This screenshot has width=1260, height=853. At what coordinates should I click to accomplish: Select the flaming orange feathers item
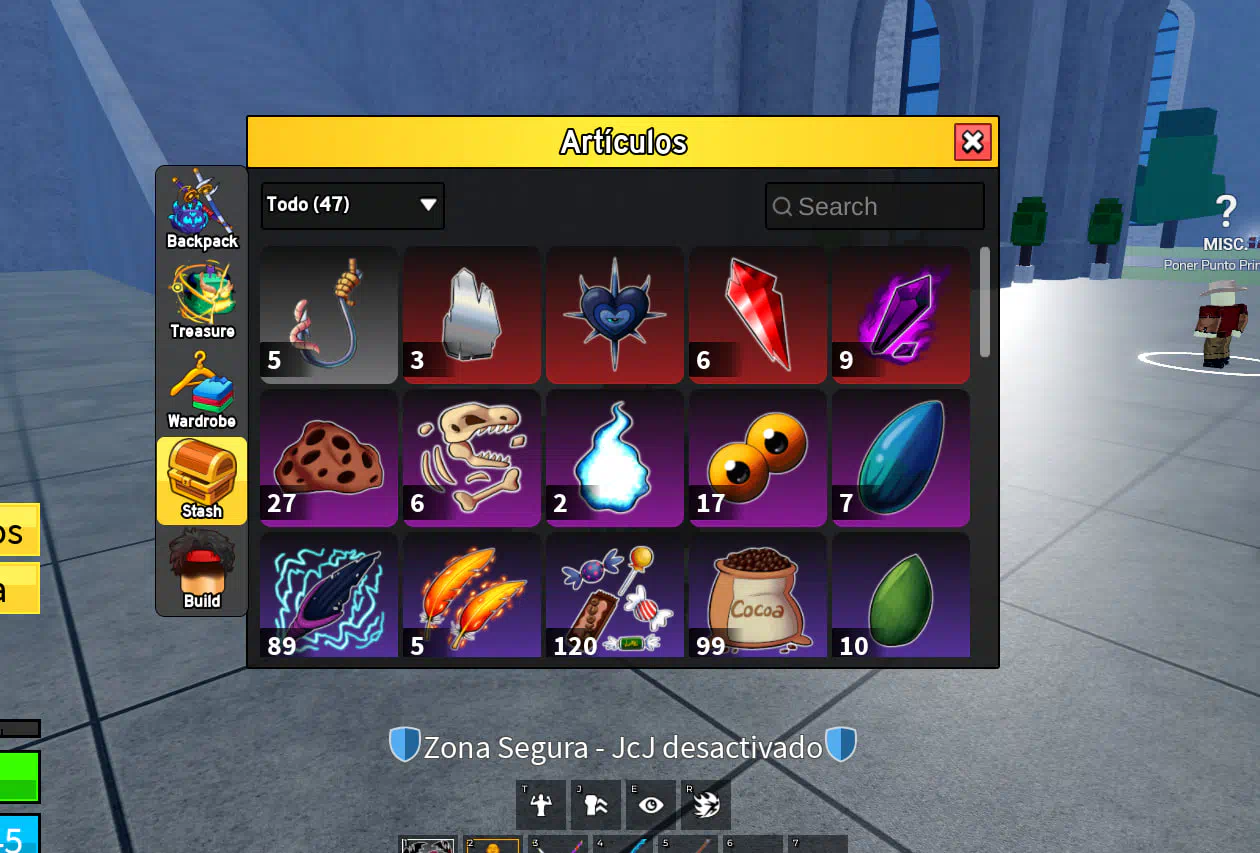click(472, 597)
